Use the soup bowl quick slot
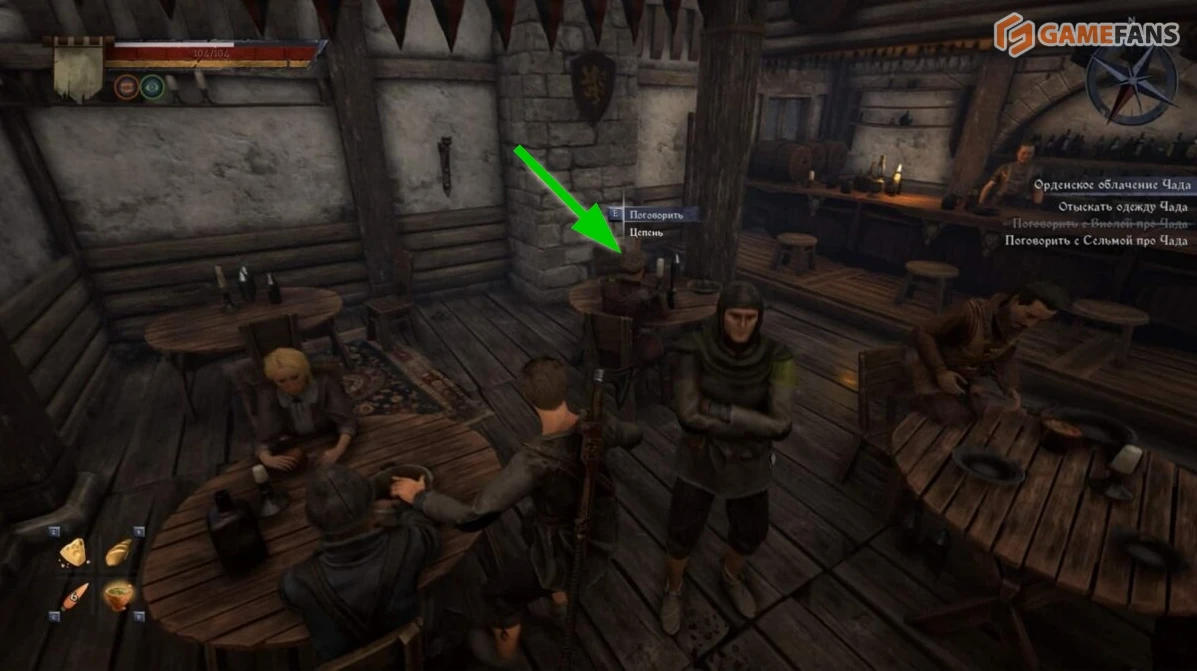Screen dimensions: 1197x671 click(119, 595)
